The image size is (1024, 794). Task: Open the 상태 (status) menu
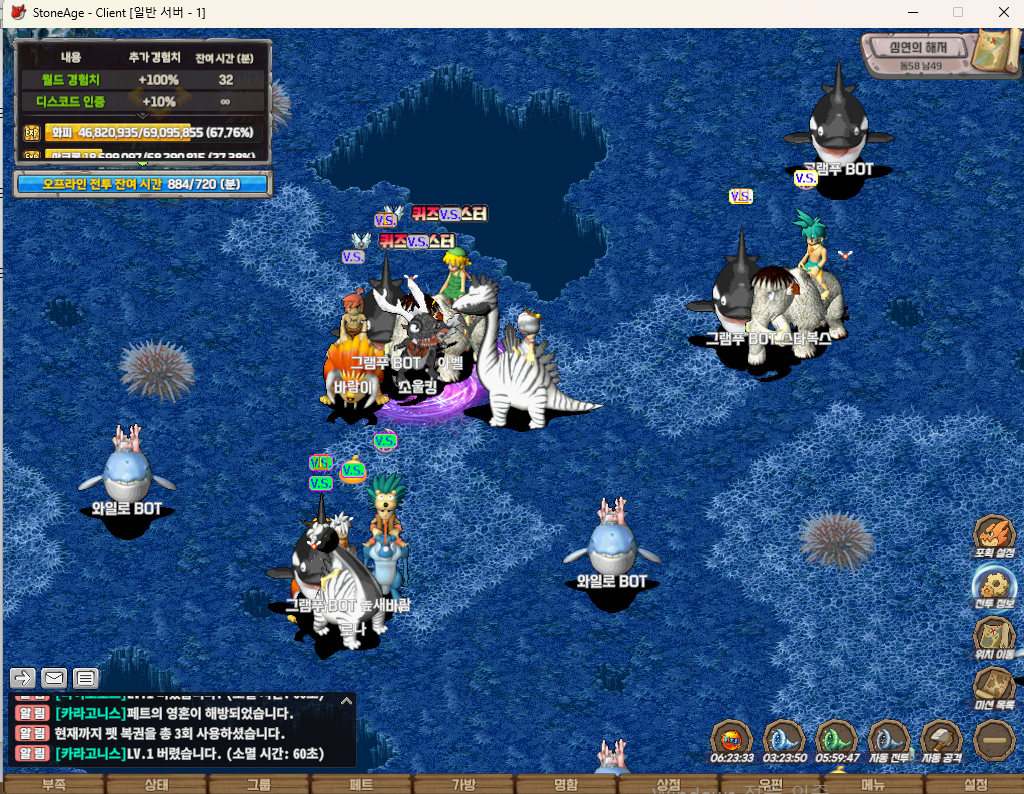pyautogui.click(x=156, y=784)
